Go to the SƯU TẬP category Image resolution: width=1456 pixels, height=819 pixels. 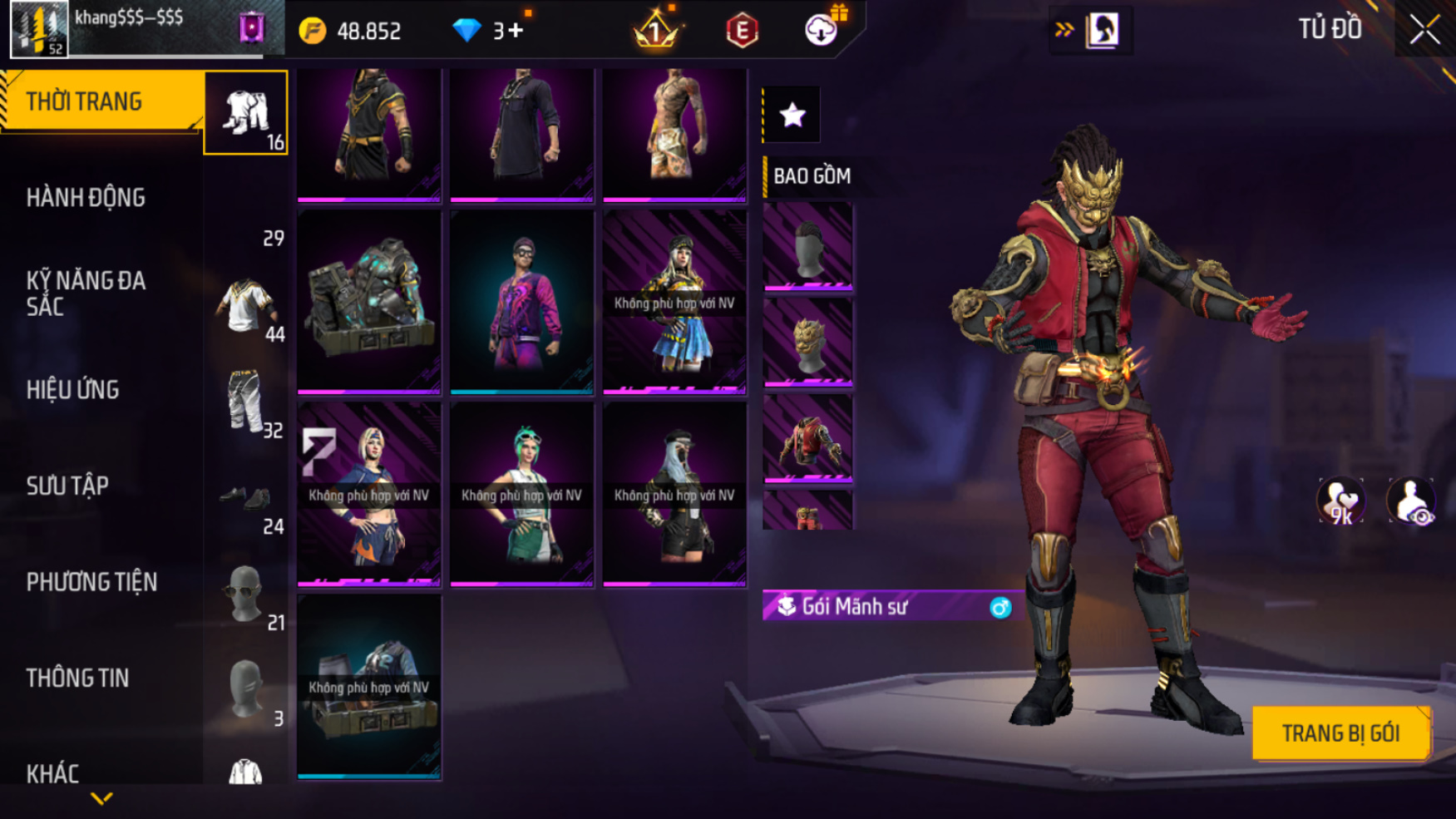[67, 486]
